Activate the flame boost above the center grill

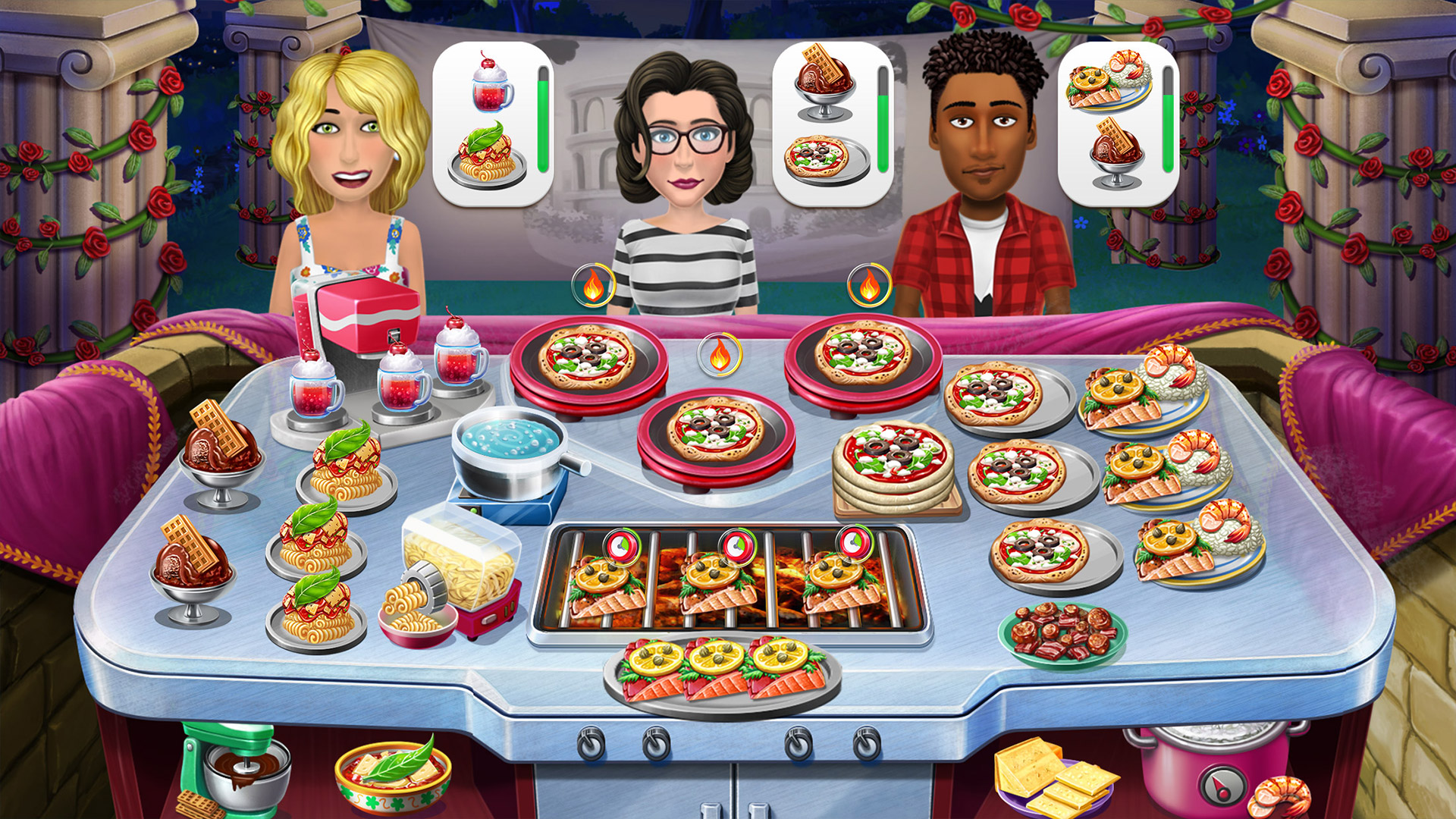pyautogui.click(x=718, y=353)
